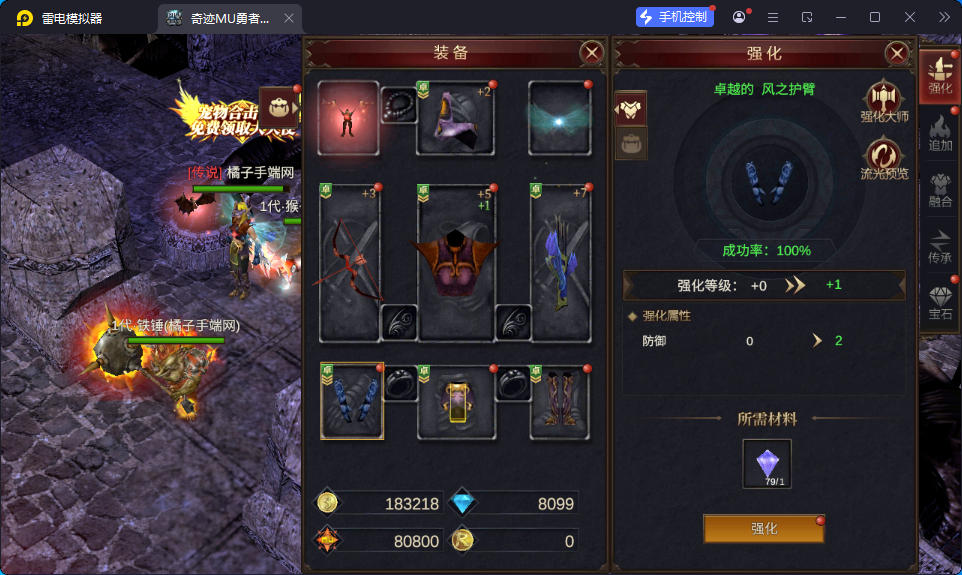Select the purple helmet slot
This screenshot has height=575, width=962.
[455, 117]
